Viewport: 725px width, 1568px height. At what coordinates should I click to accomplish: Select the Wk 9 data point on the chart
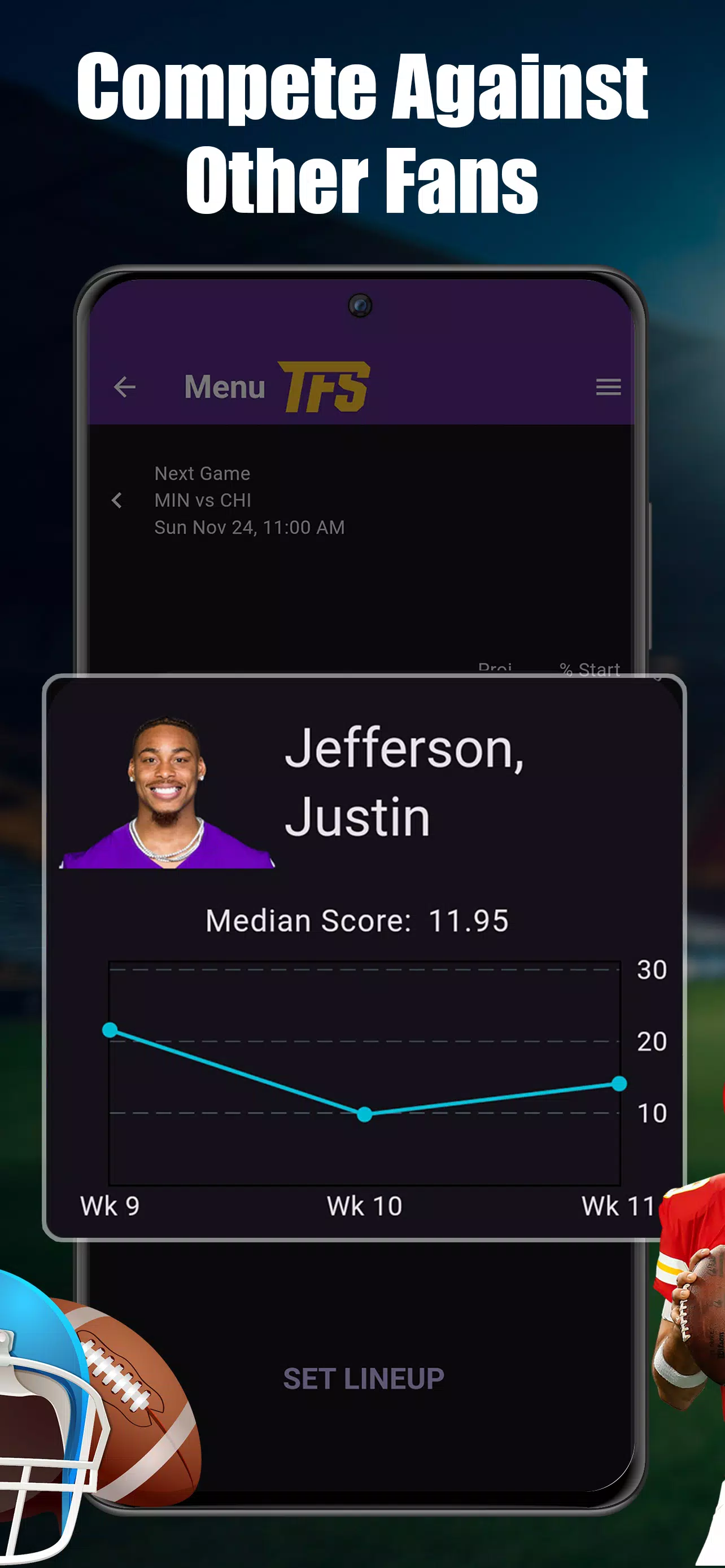110,1031
